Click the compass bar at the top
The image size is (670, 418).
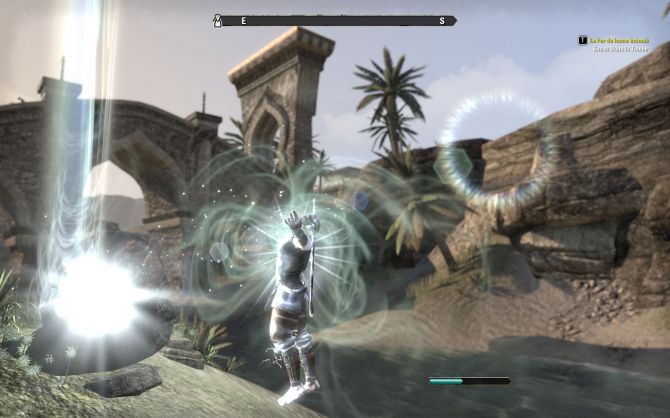336,20
